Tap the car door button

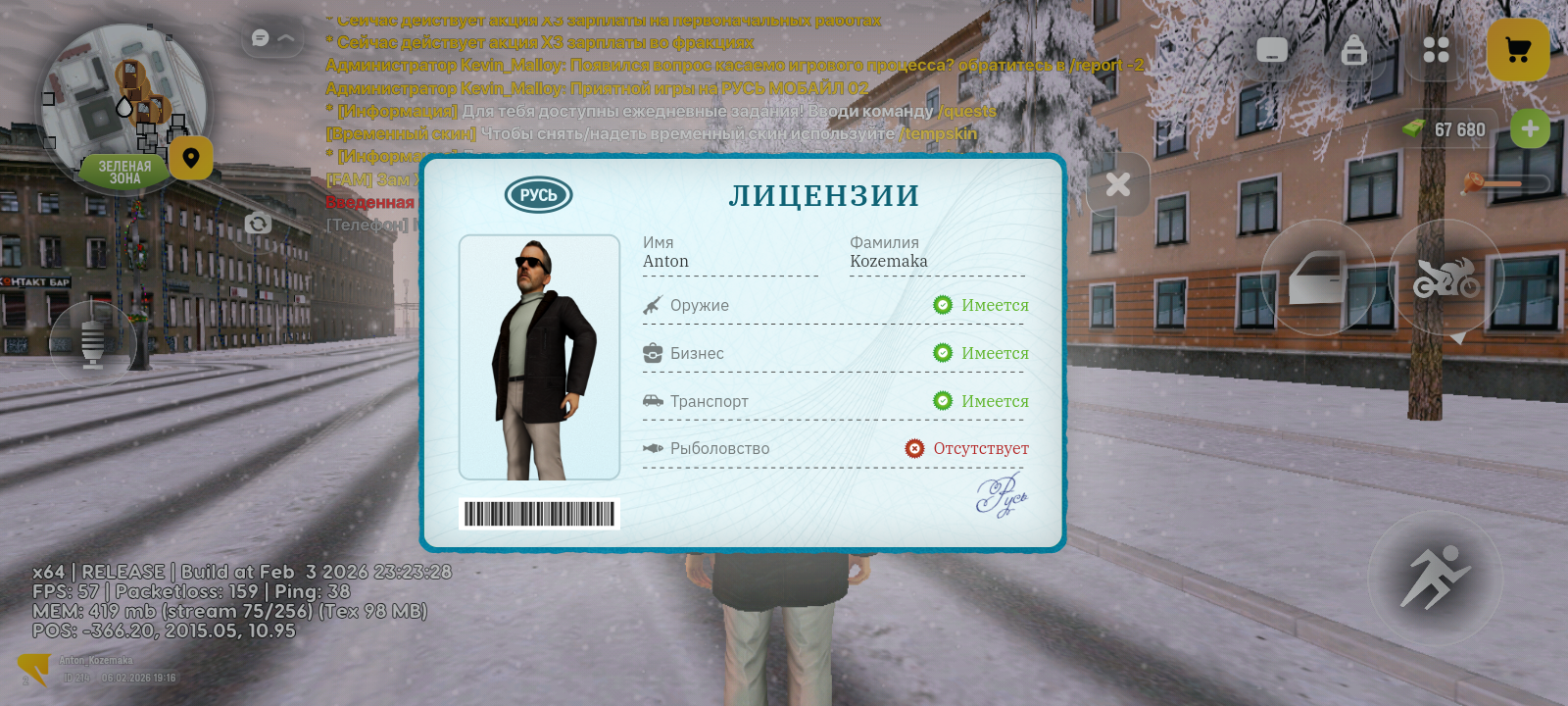(1317, 277)
